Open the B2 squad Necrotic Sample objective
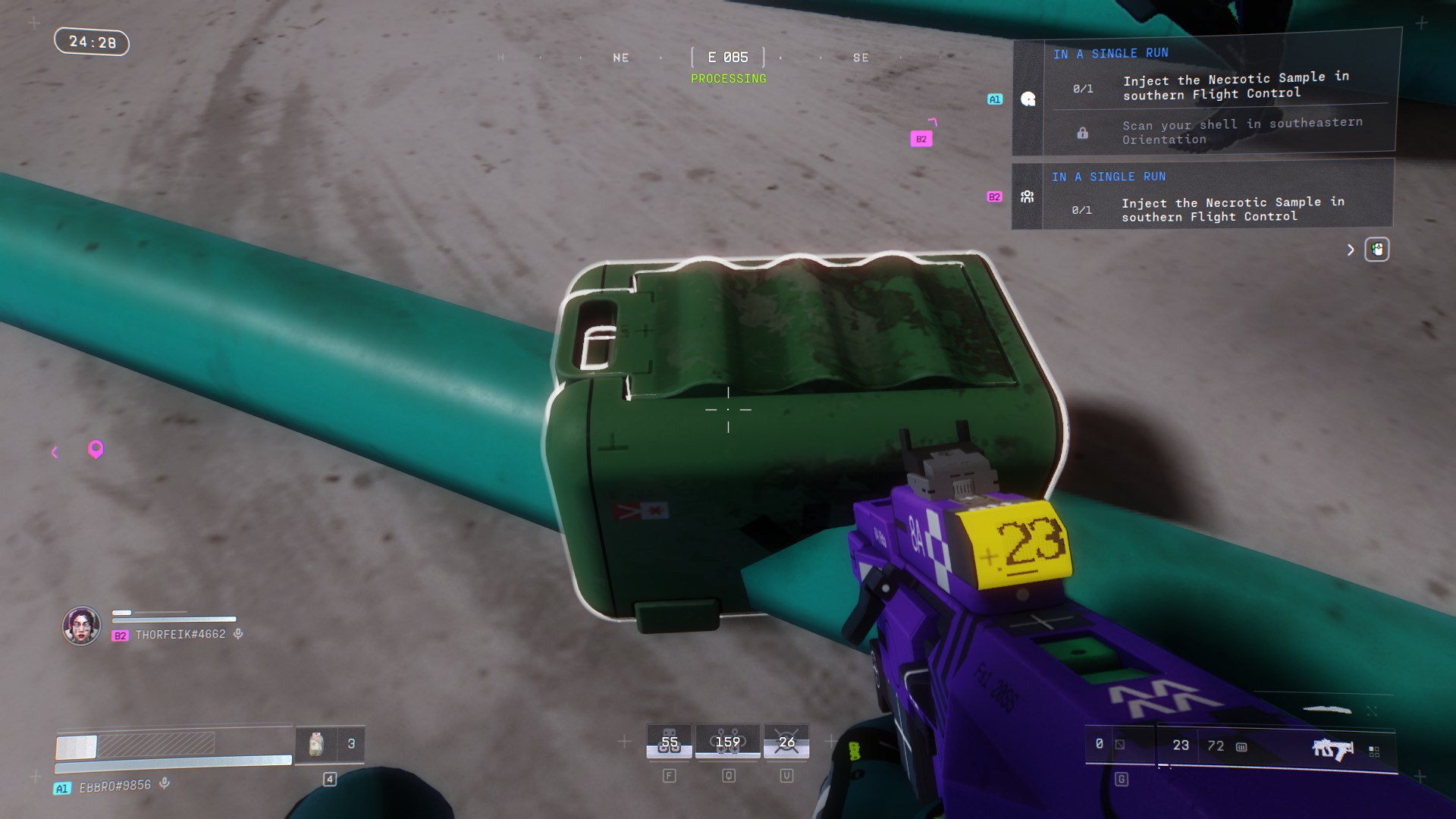 click(x=1232, y=209)
